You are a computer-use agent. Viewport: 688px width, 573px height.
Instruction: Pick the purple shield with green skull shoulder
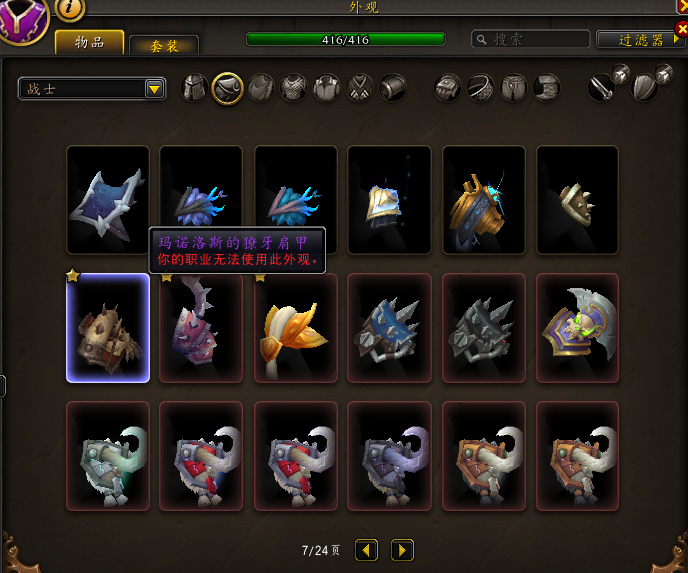[x=578, y=328]
